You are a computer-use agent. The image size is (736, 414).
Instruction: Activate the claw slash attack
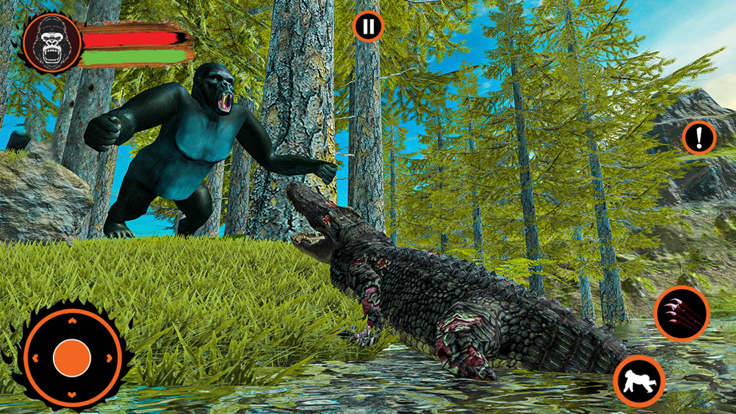pos(682,313)
